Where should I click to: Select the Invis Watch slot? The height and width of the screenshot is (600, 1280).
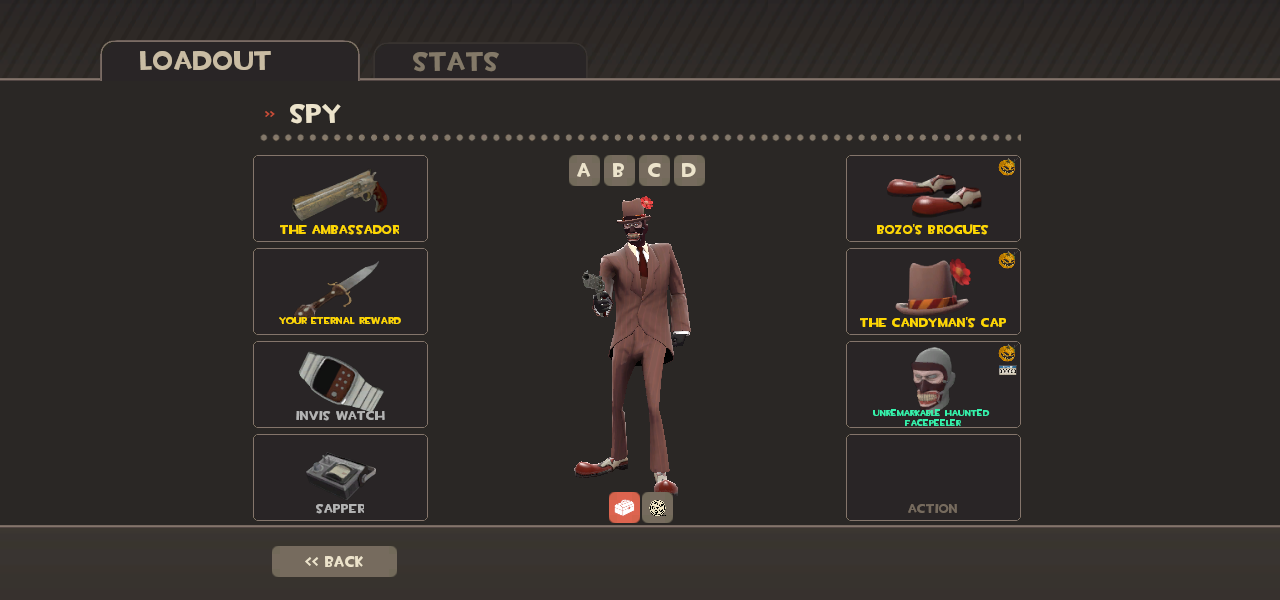point(340,384)
